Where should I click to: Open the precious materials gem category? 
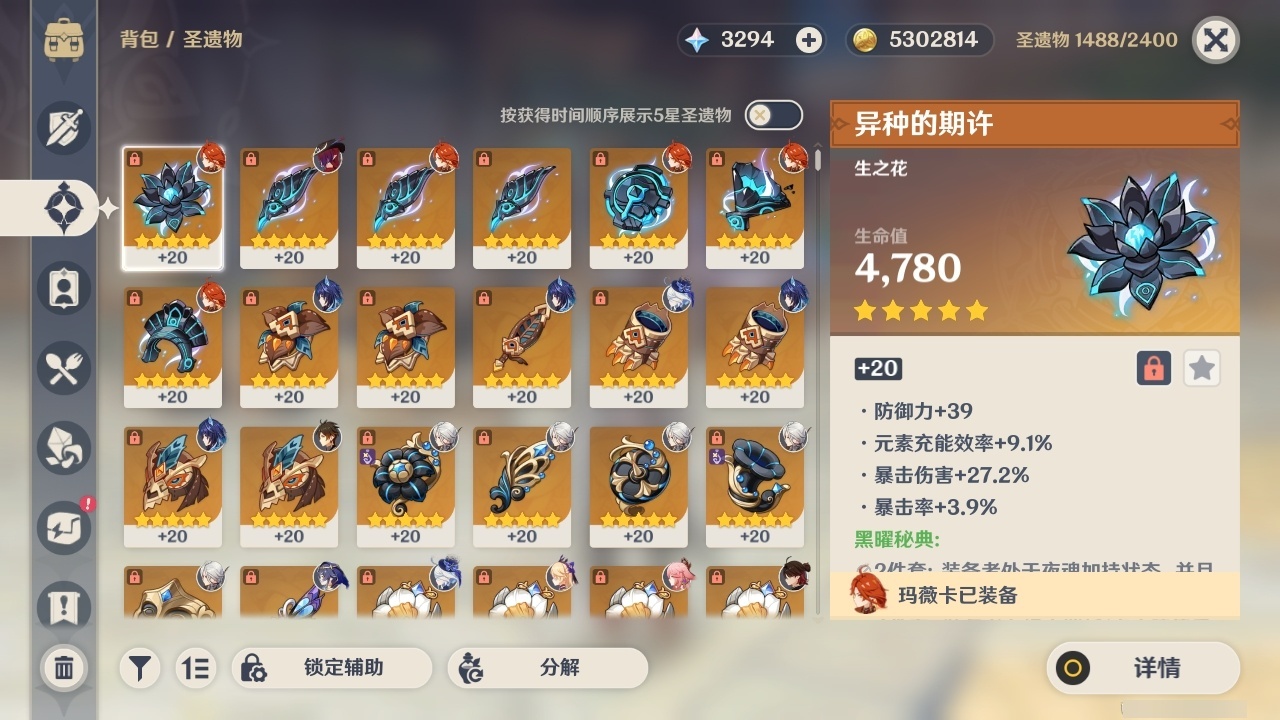(x=64, y=448)
